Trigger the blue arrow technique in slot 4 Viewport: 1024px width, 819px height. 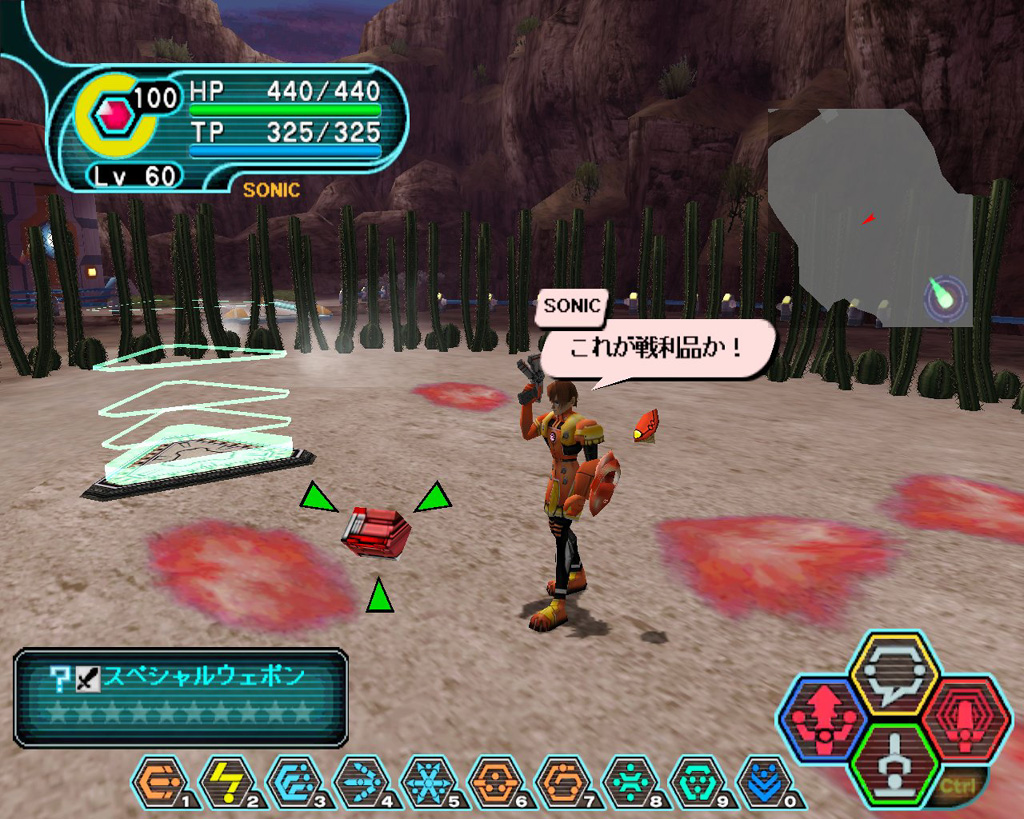pyautogui.click(x=359, y=781)
